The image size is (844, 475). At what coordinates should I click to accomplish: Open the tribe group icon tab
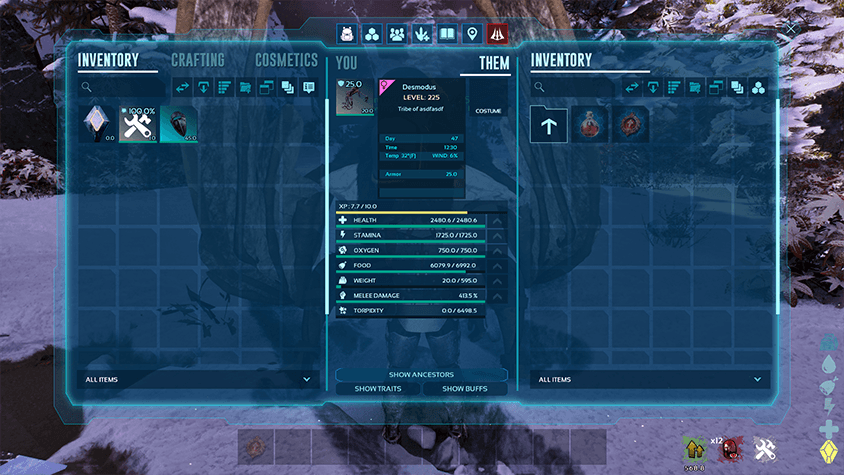[397, 34]
